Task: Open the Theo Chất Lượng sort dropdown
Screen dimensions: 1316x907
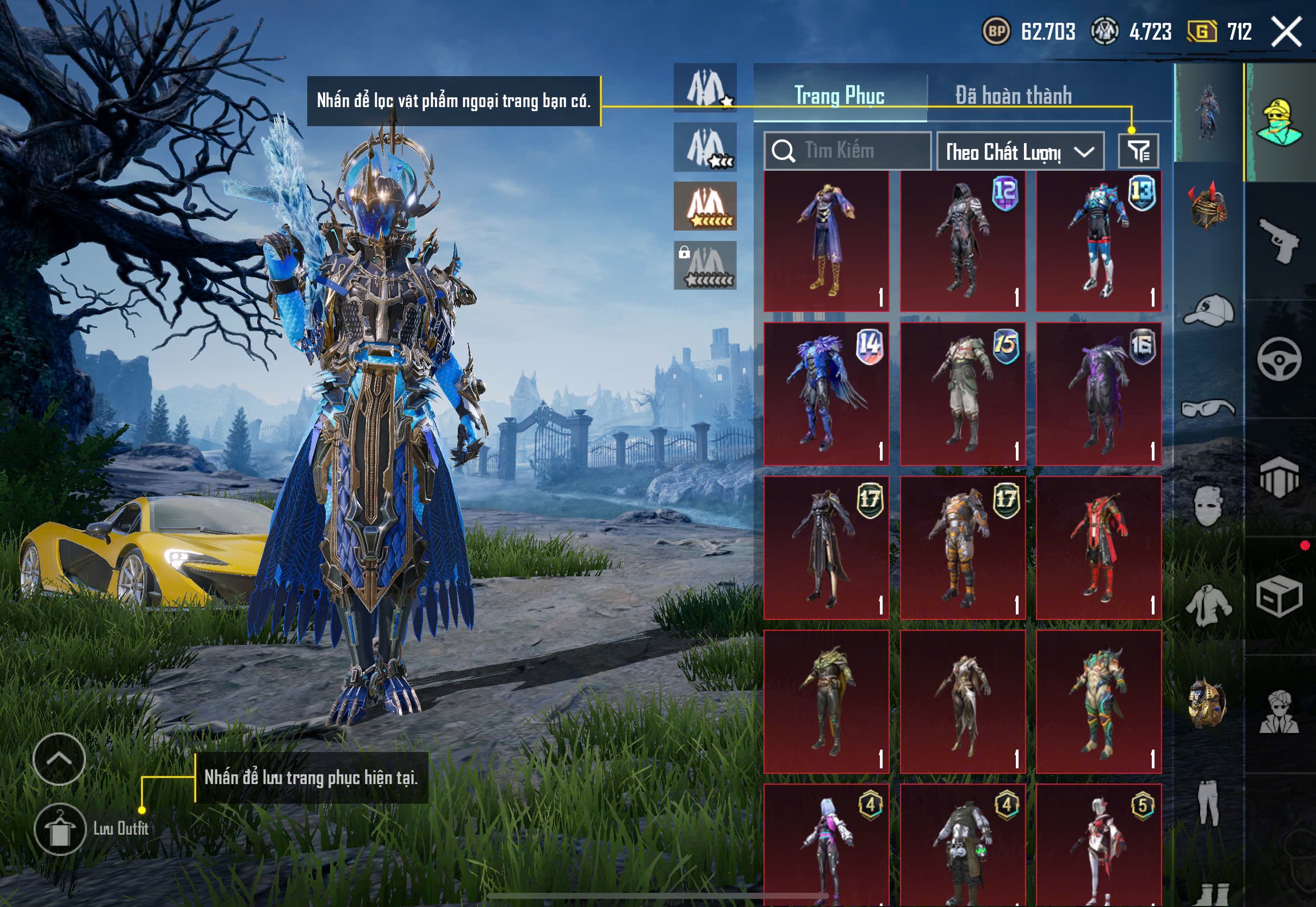Action: pos(1020,152)
